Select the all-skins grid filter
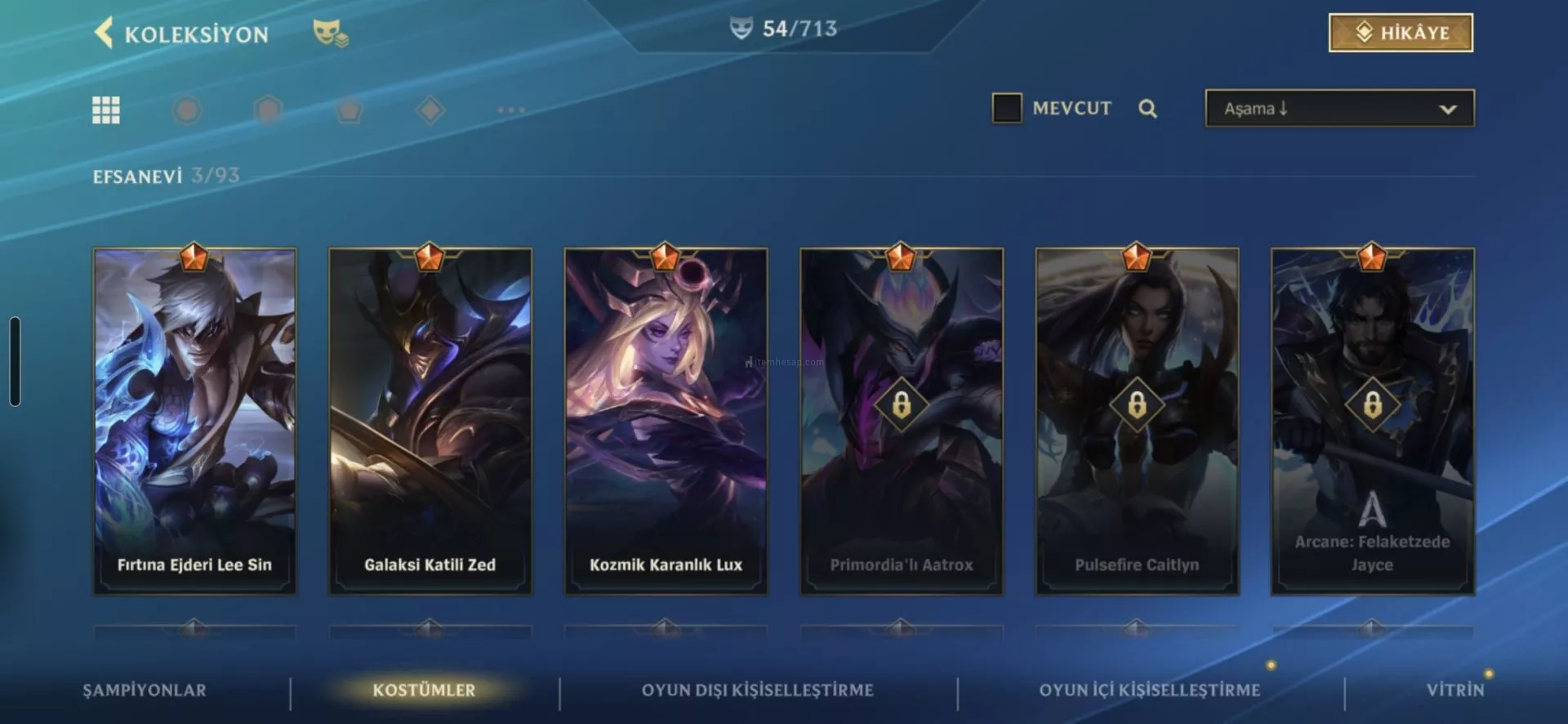This screenshot has height=724, width=1568. pyautogui.click(x=106, y=109)
